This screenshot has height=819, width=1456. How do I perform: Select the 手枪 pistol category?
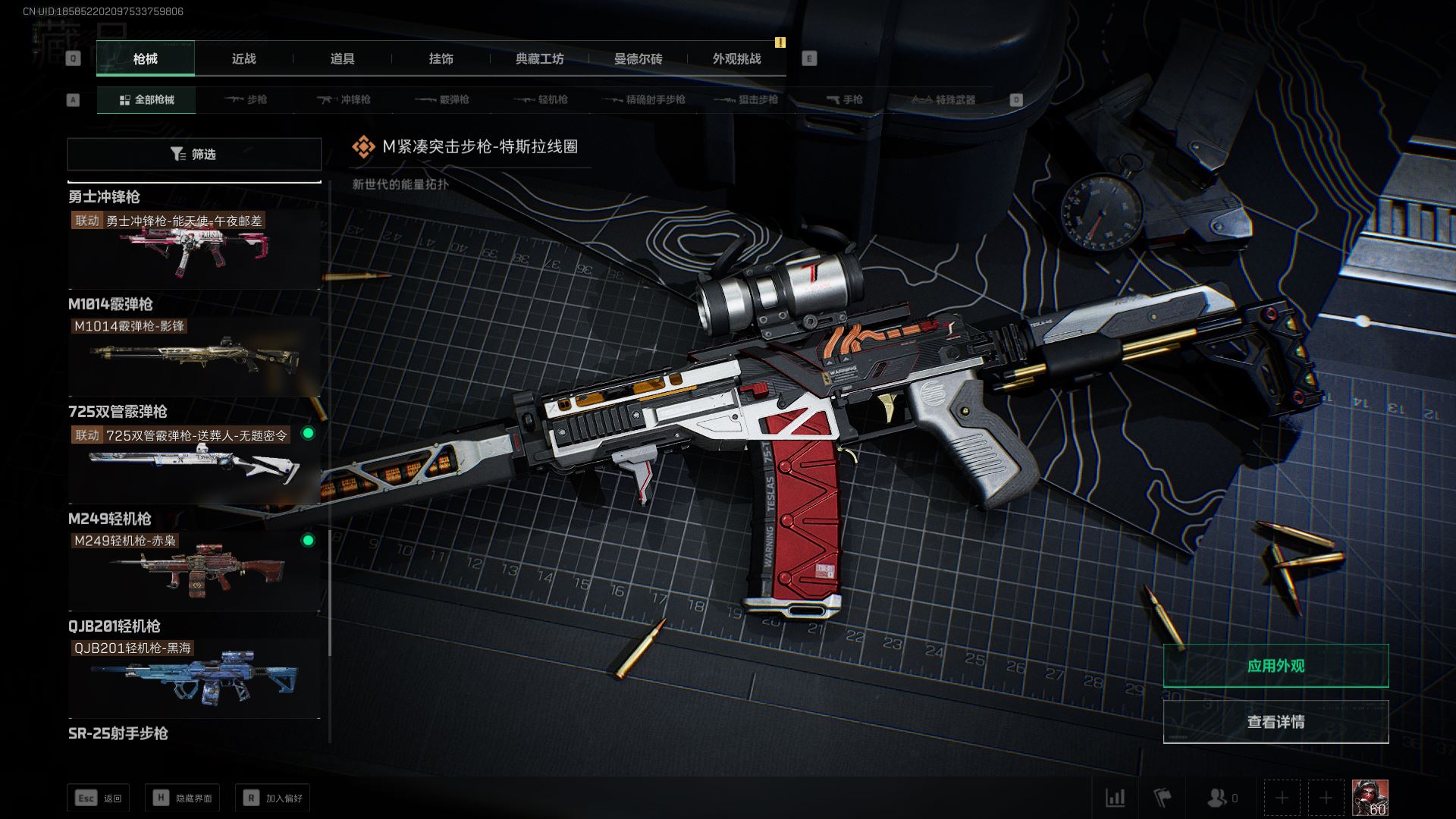[x=844, y=100]
